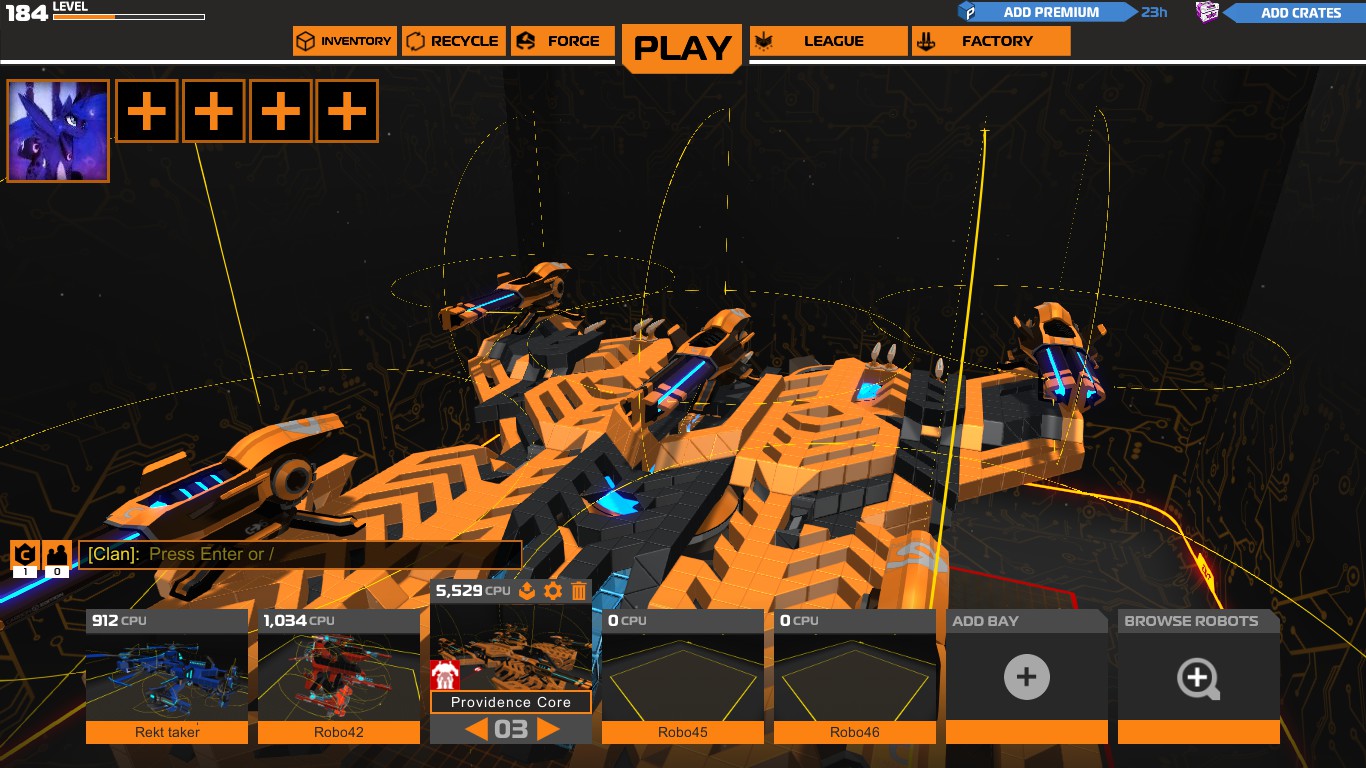Open the Inventory panel
1366x768 pixels.
344,41
